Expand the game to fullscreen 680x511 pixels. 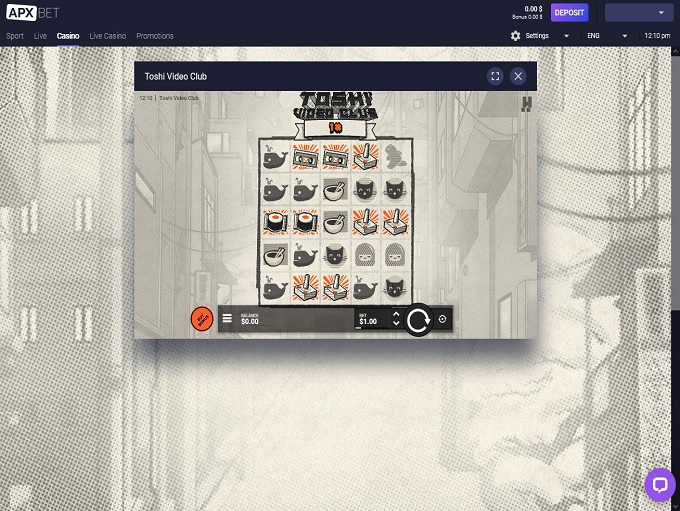coord(495,76)
